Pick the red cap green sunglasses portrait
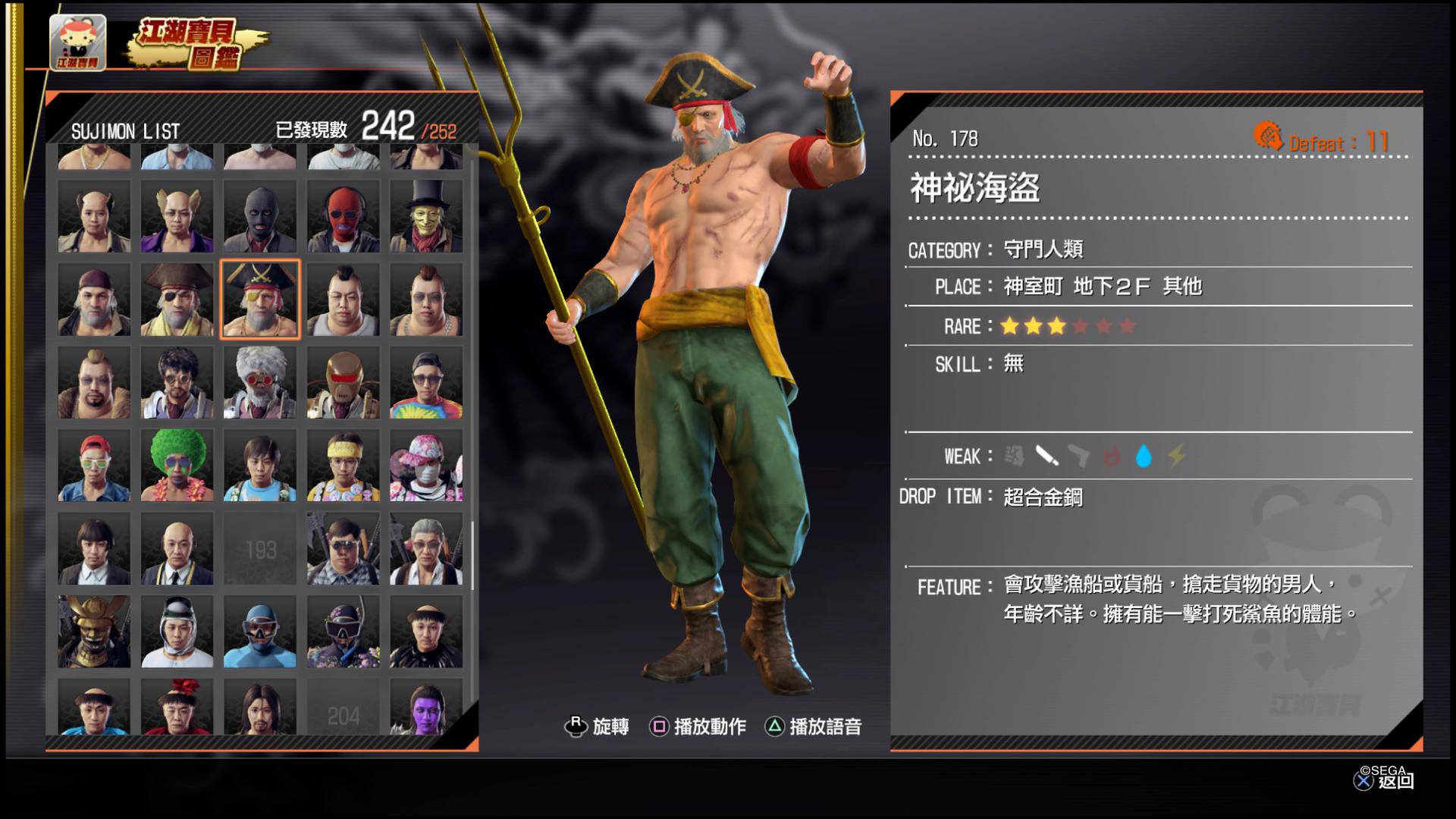This screenshot has width=1456, height=819. (x=94, y=466)
